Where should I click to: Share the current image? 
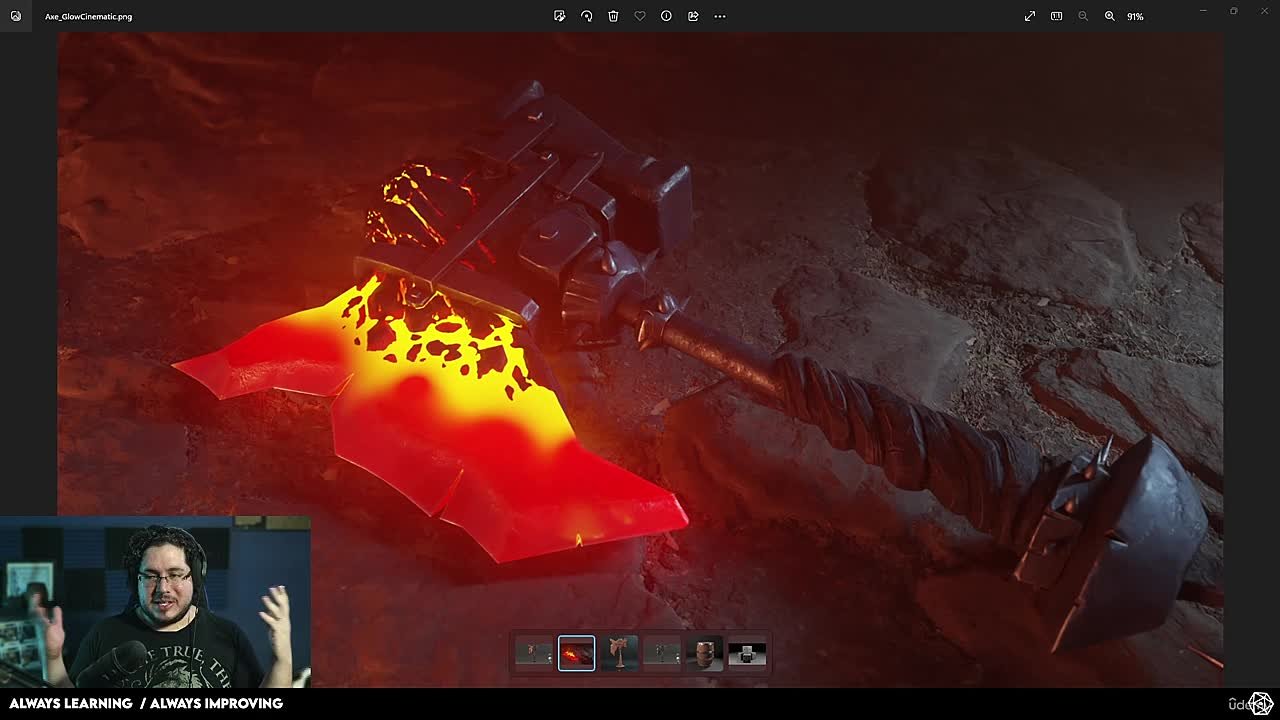[693, 16]
